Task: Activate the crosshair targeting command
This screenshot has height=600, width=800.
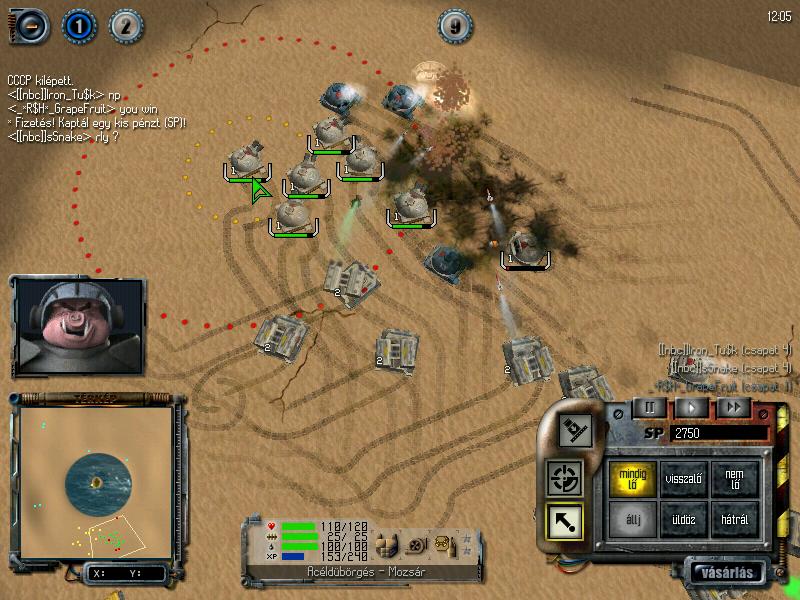Action: click(565, 478)
